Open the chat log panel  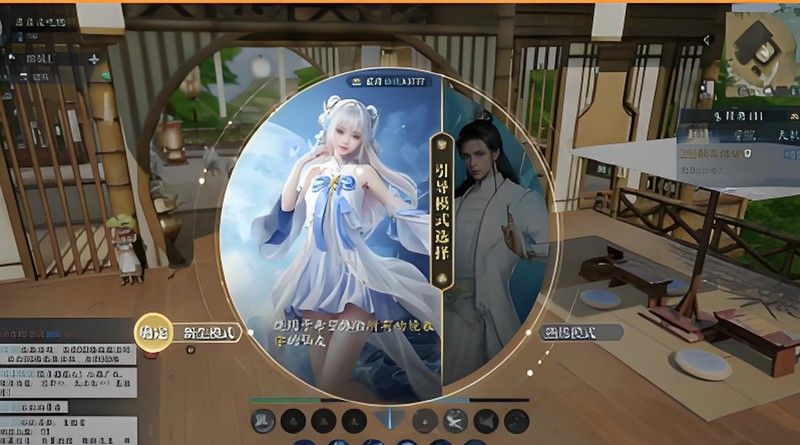(67, 380)
